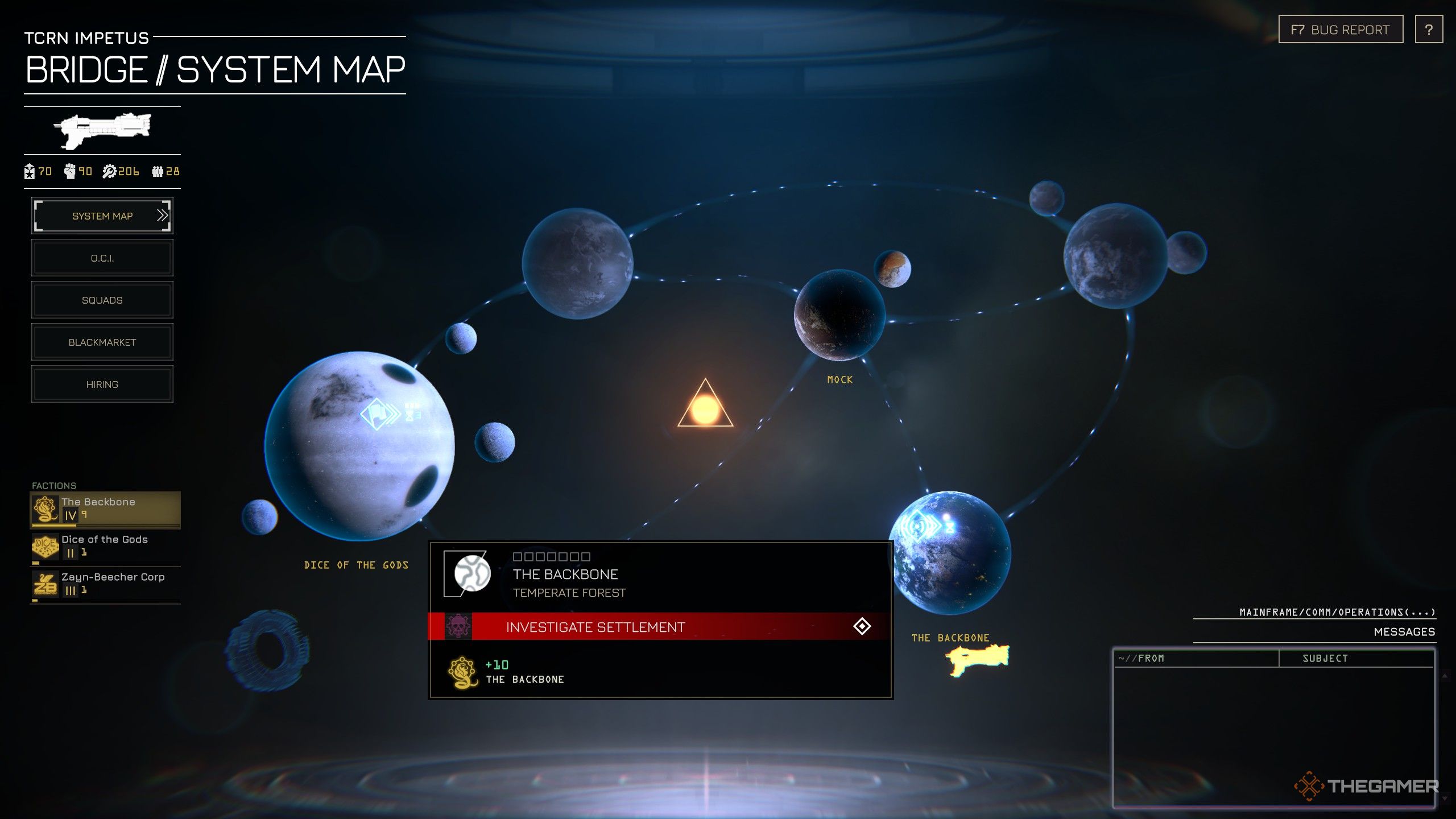Image resolution: width=1456 pixels, height=819 pixels.
Task: Click the ring-shaped station on the map
Action: pos(267,650)
